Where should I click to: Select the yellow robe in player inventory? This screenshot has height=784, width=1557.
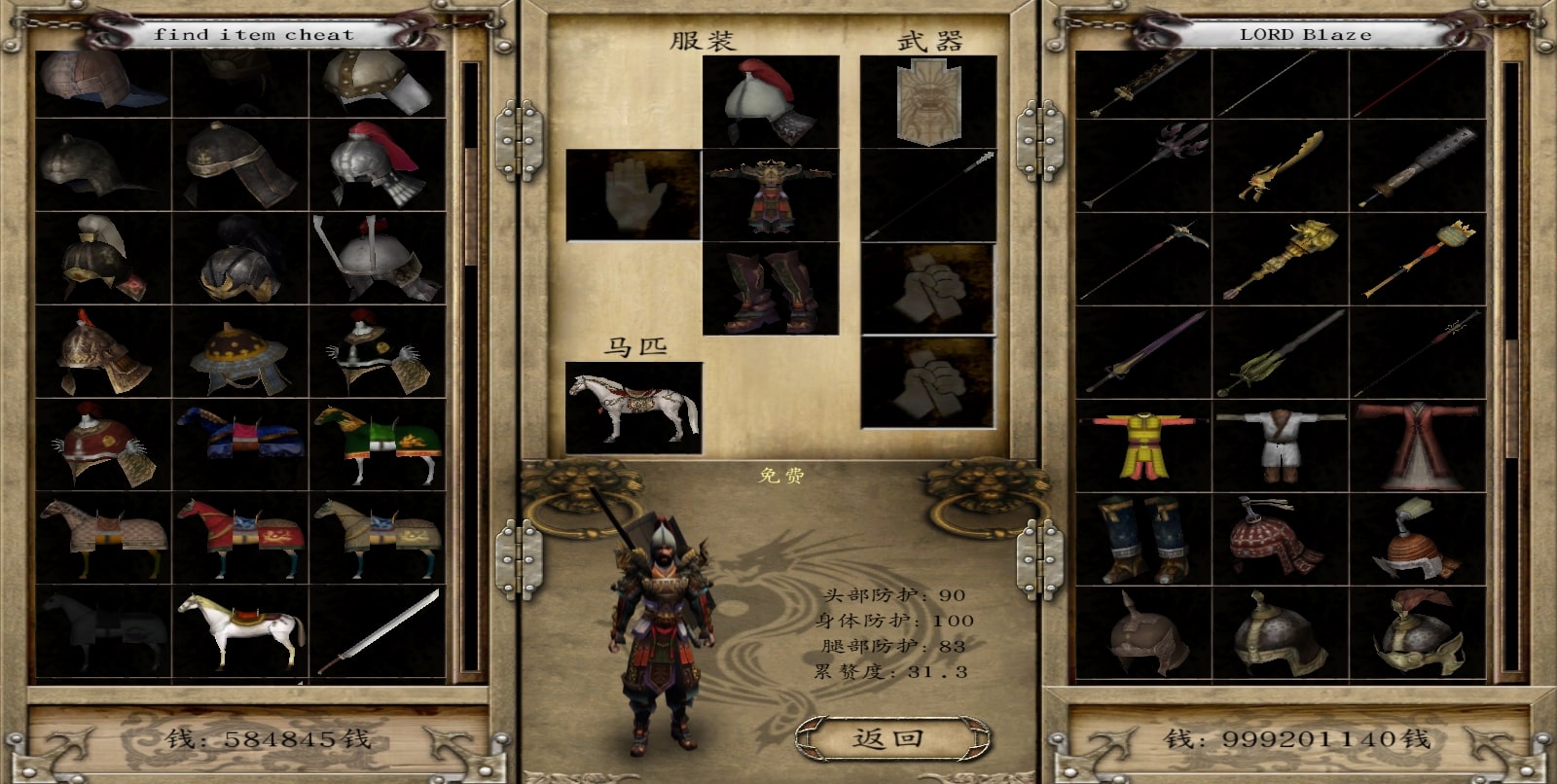click(x=1143, y=444)
